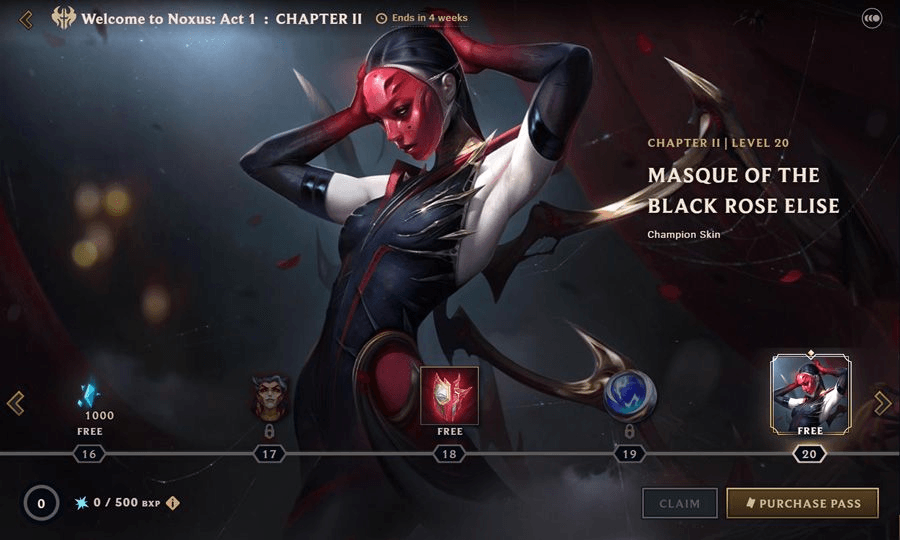900x540 pixels.
Task: Toggle the view icon in the top-right corner
Action: click(x=871, y=18)
